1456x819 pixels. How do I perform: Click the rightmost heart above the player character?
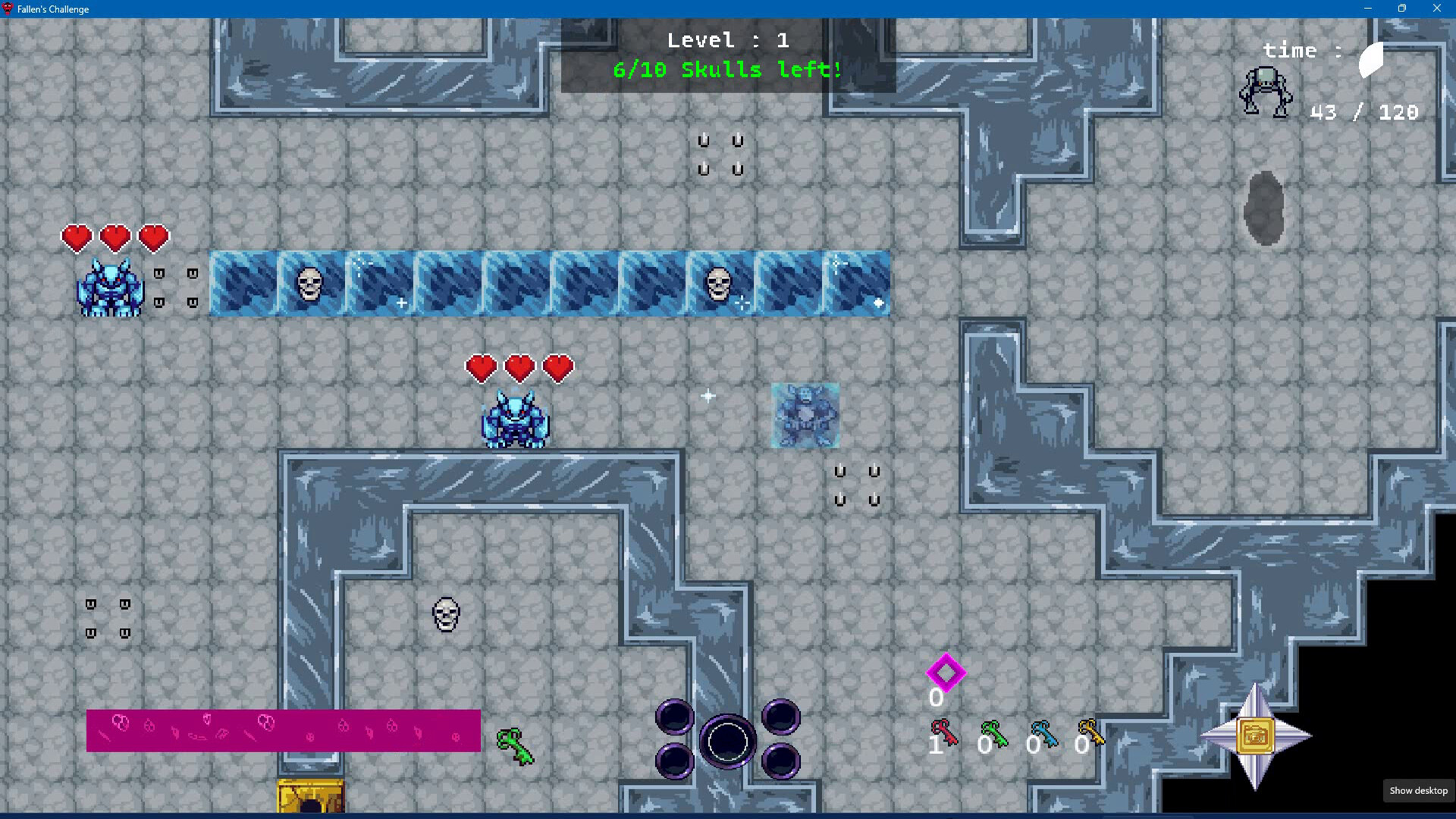coord(557,368)
